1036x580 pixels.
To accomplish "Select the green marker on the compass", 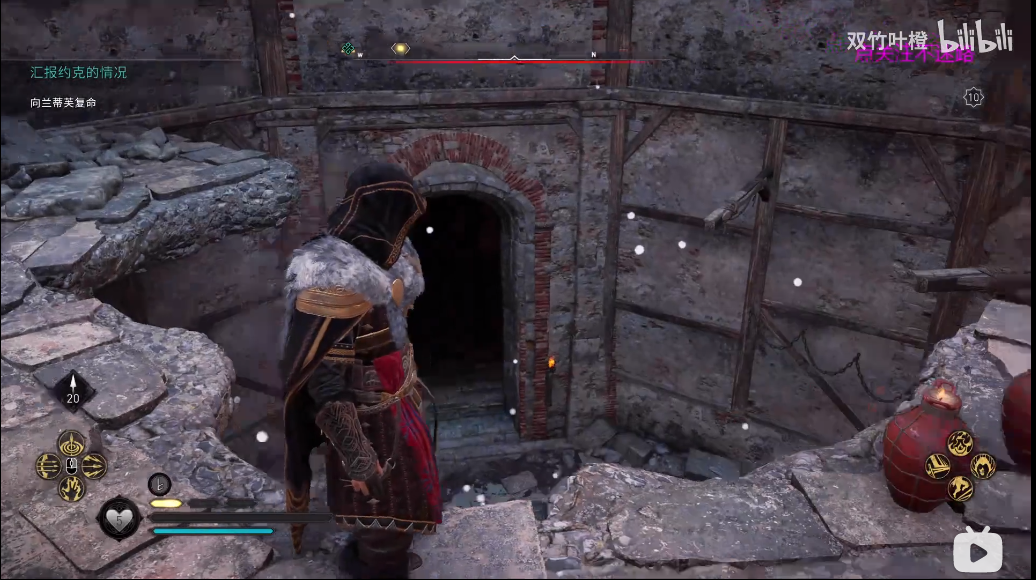I will [x=348, y=48].
